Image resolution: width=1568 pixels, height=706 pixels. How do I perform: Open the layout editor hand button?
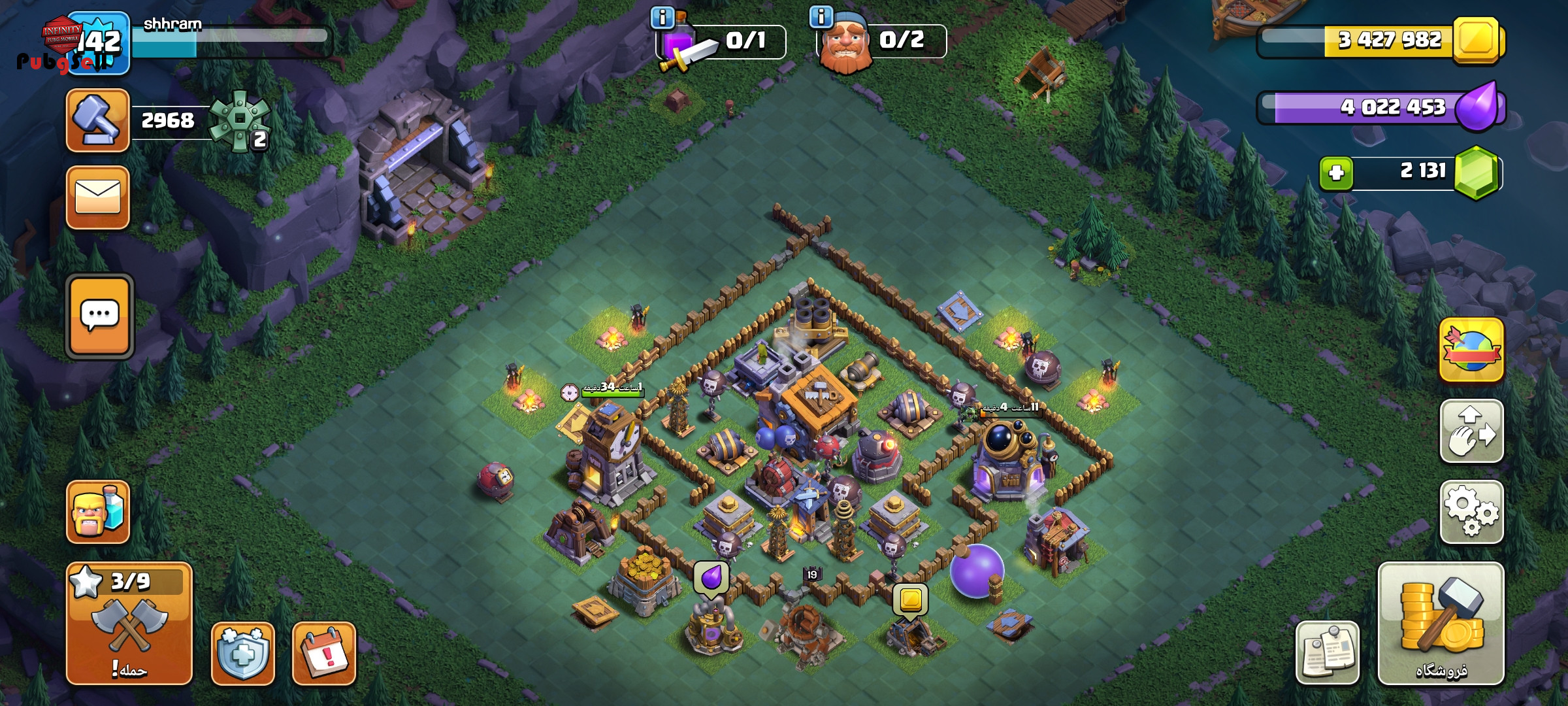pyautogui.click(x=1471, y=431)
